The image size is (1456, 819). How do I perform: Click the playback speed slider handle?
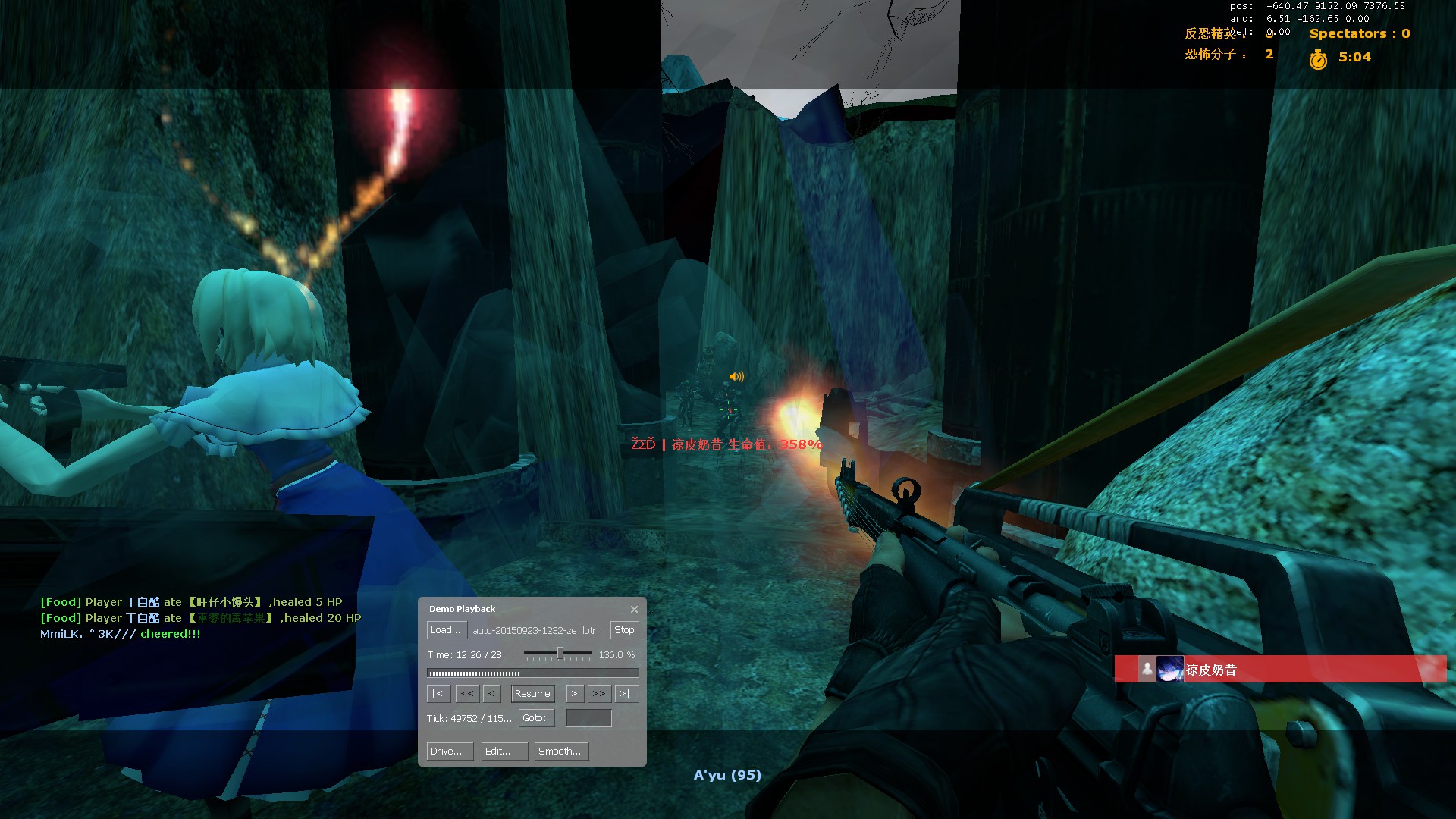point(560,654)
